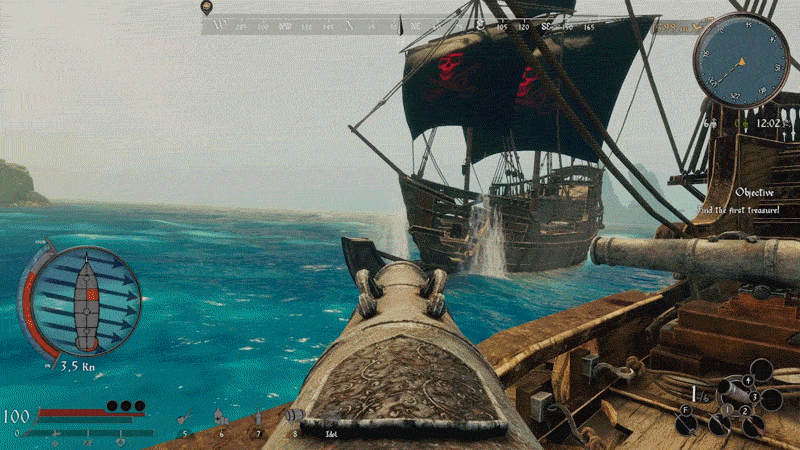Select the smoking pipe hotbar slot
Screen dimensions: 800x450
coord(183,419)
